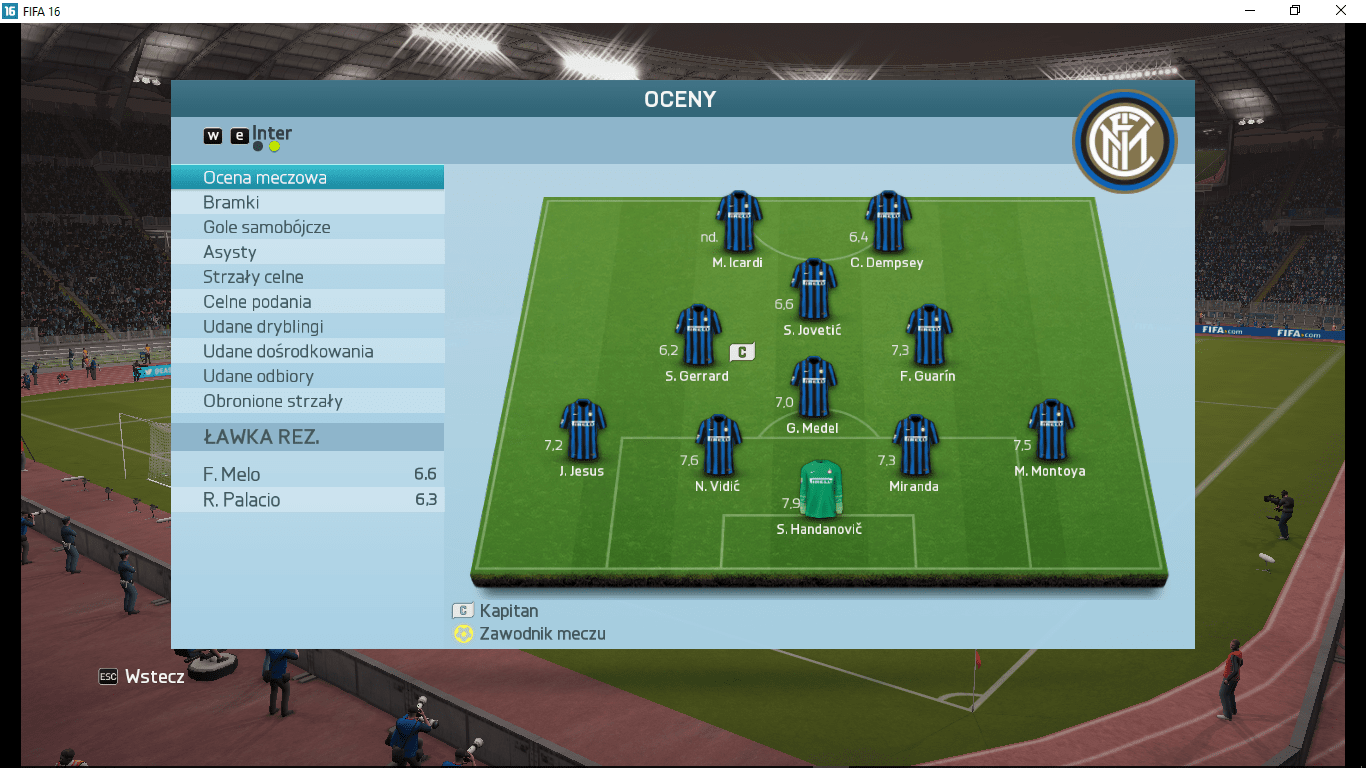Show Gole samobójcze statistics
This screenshot has height=768, width=1366.
307,227
